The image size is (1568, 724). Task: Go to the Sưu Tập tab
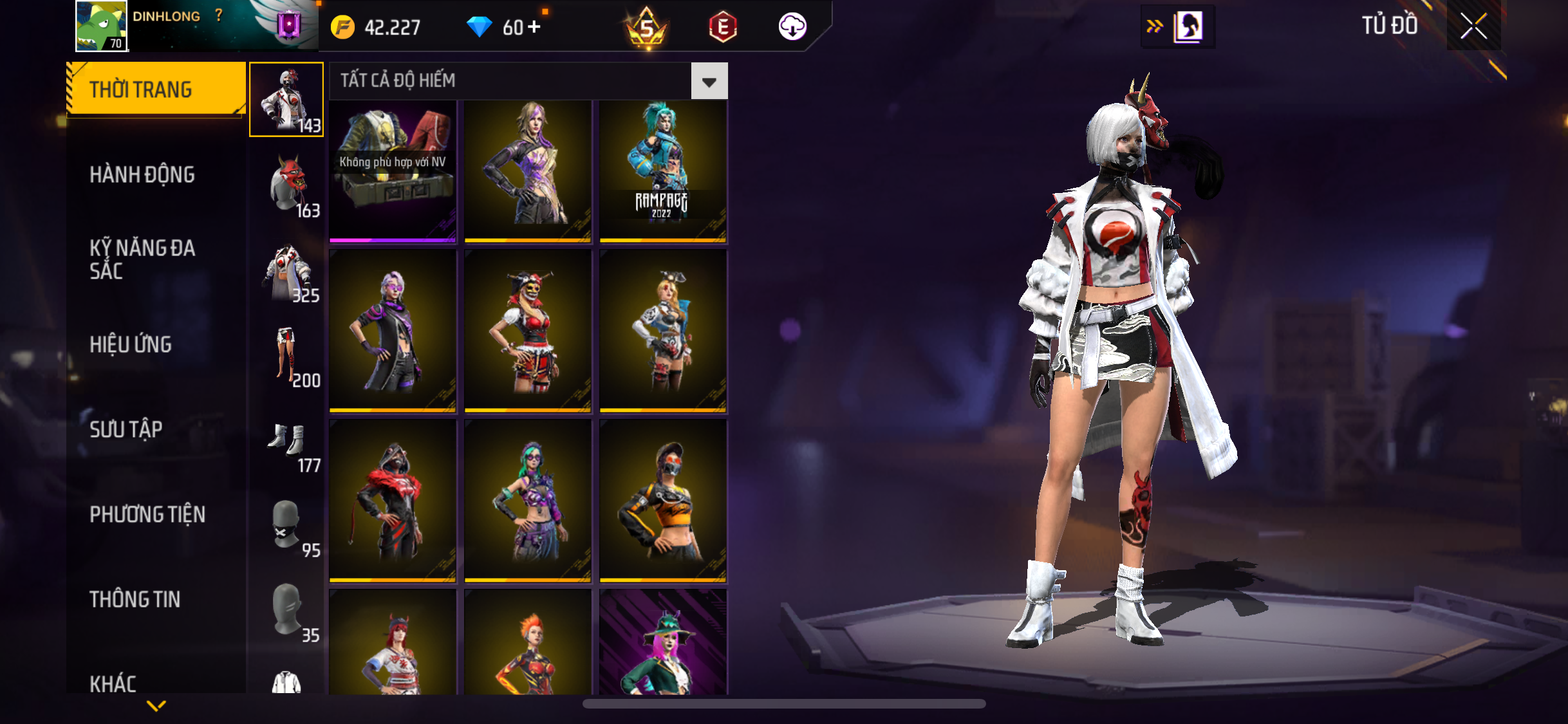coord(126,430)
